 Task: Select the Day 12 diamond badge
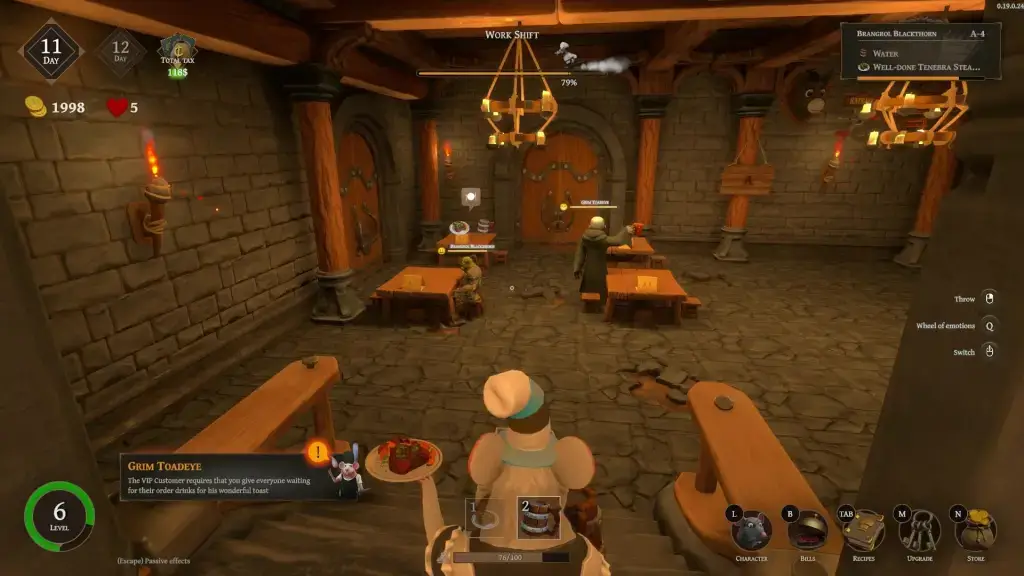pos(121,51)
